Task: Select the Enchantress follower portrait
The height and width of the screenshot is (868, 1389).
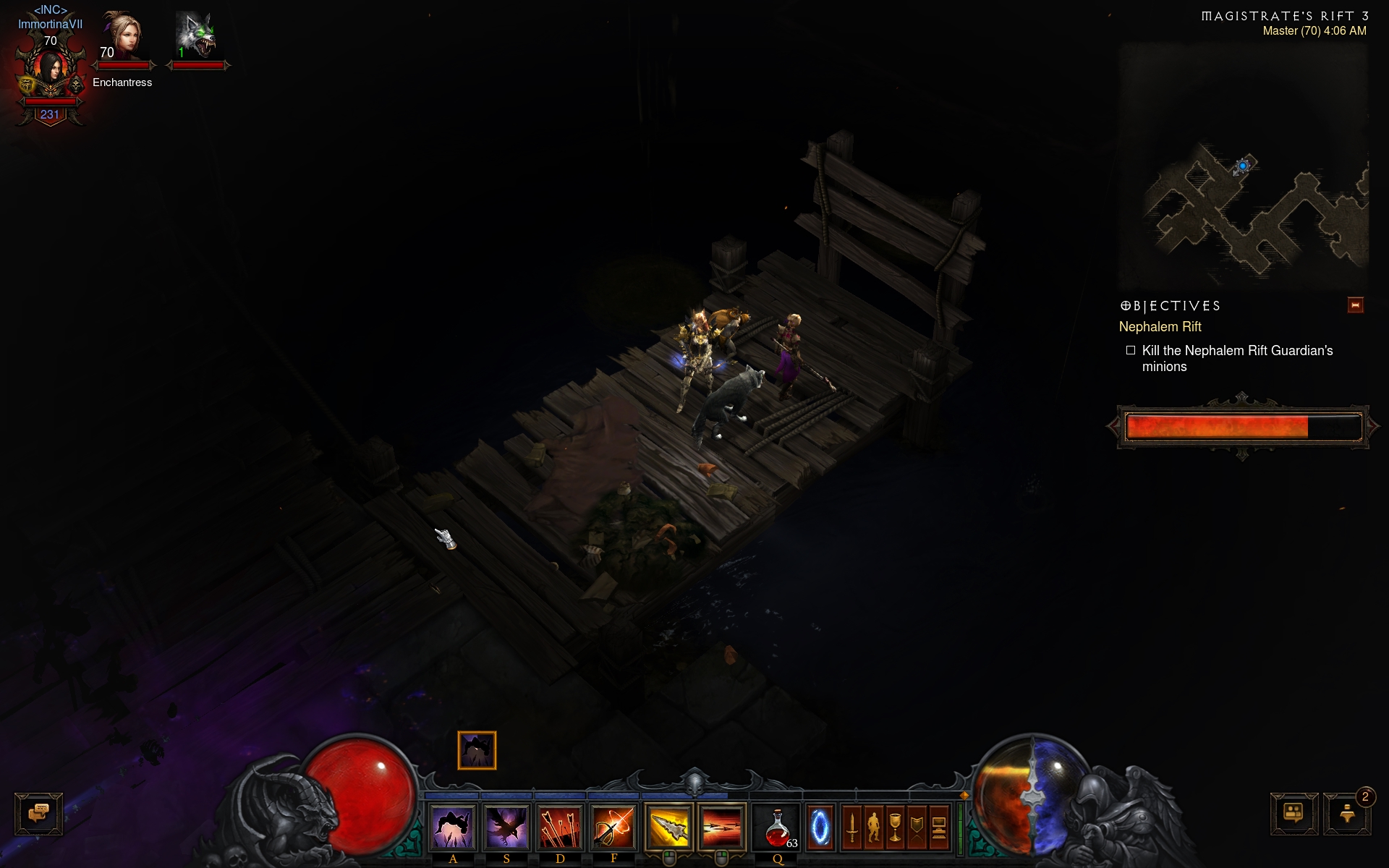Action: point(123,36)
